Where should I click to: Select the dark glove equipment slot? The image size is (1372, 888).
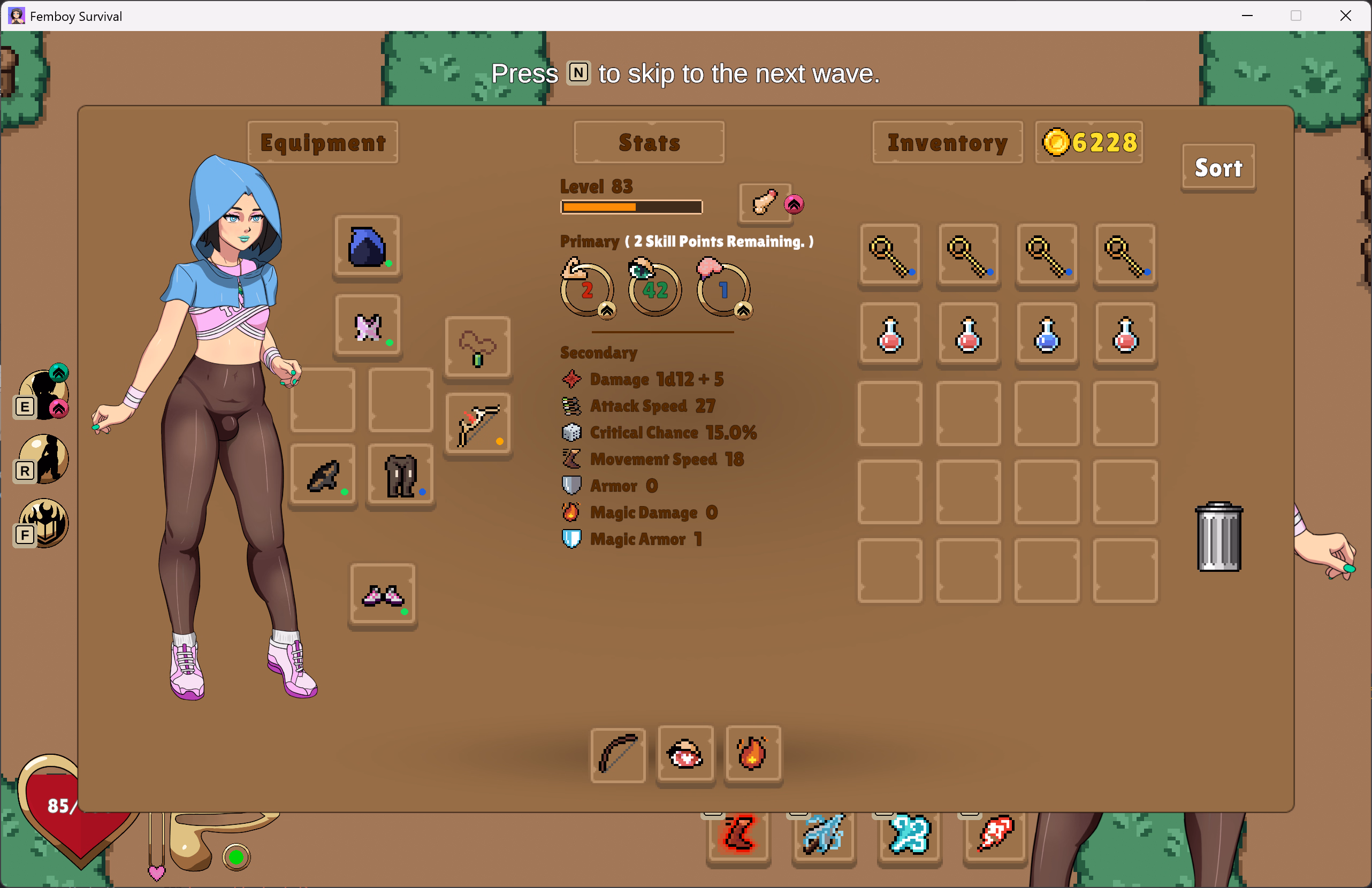tap(323, 476)
